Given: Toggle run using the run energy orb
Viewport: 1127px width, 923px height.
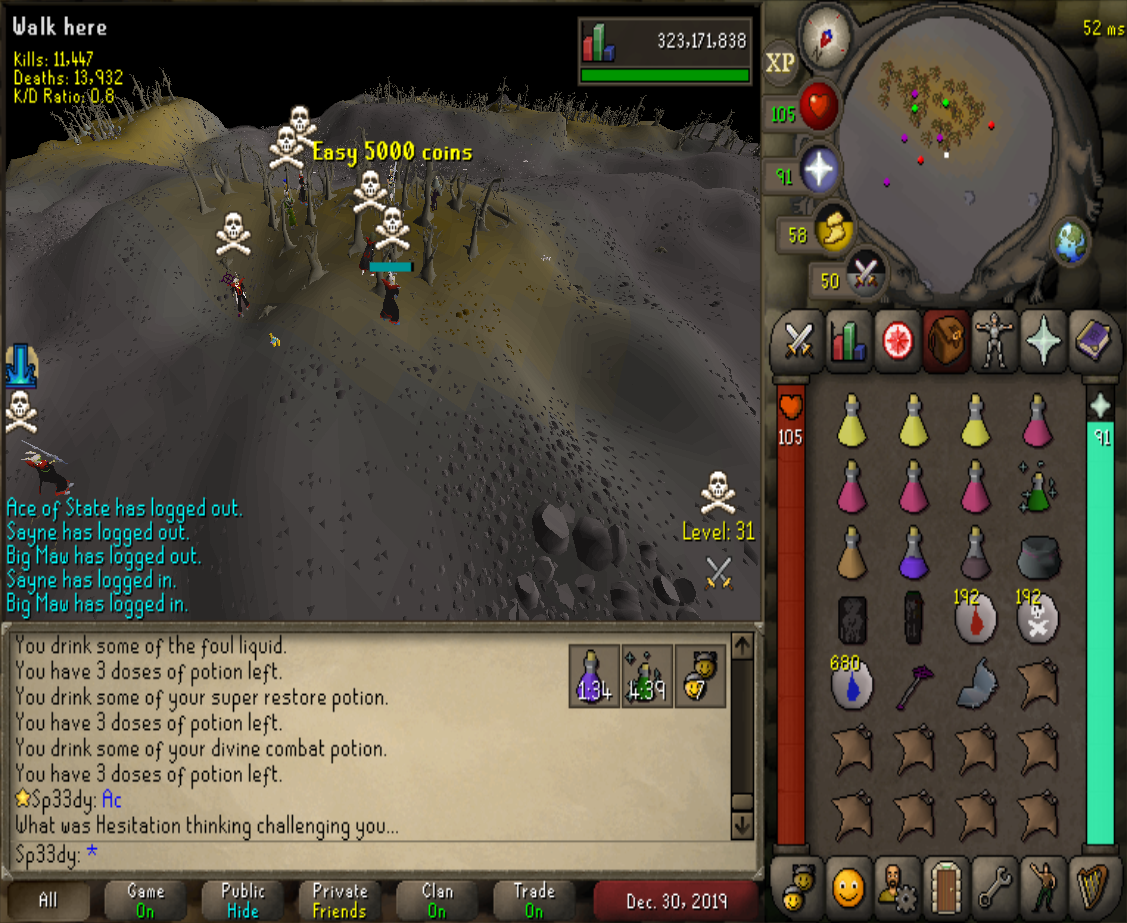Looking at the screenshot, I should pos(833,230).
